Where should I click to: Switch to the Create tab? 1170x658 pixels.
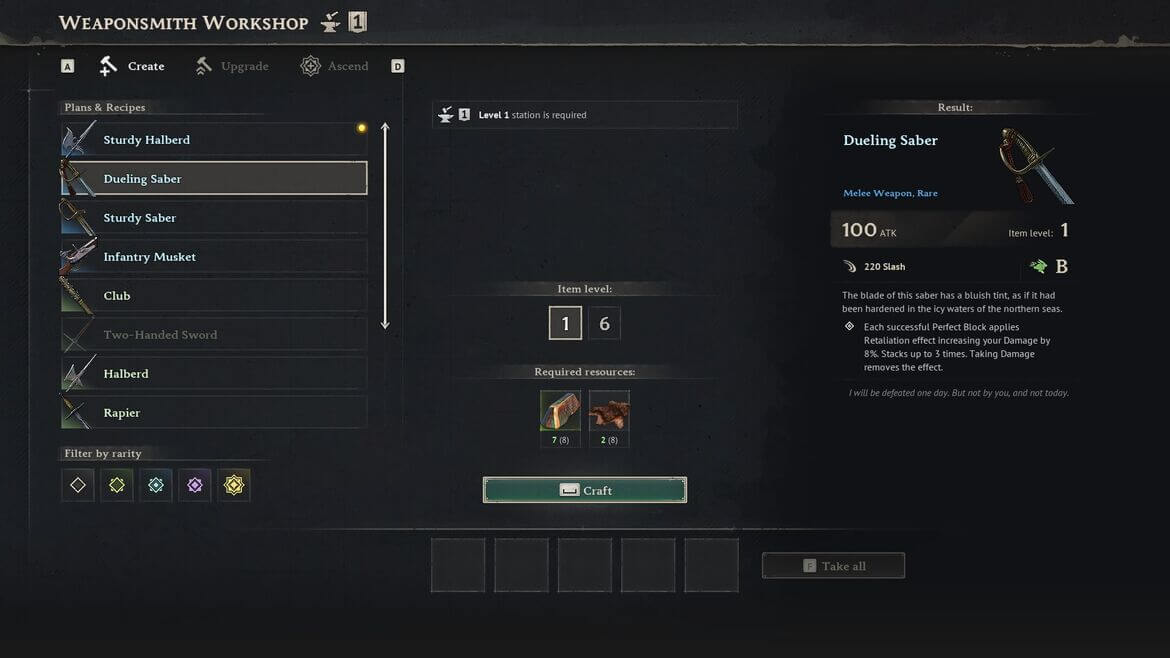coord(132,66)
